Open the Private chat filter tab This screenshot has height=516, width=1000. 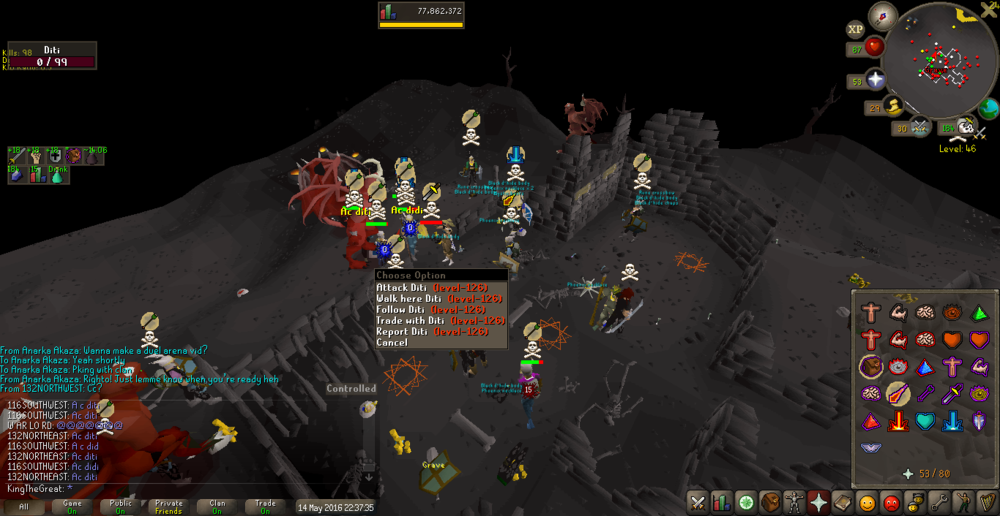169,507
